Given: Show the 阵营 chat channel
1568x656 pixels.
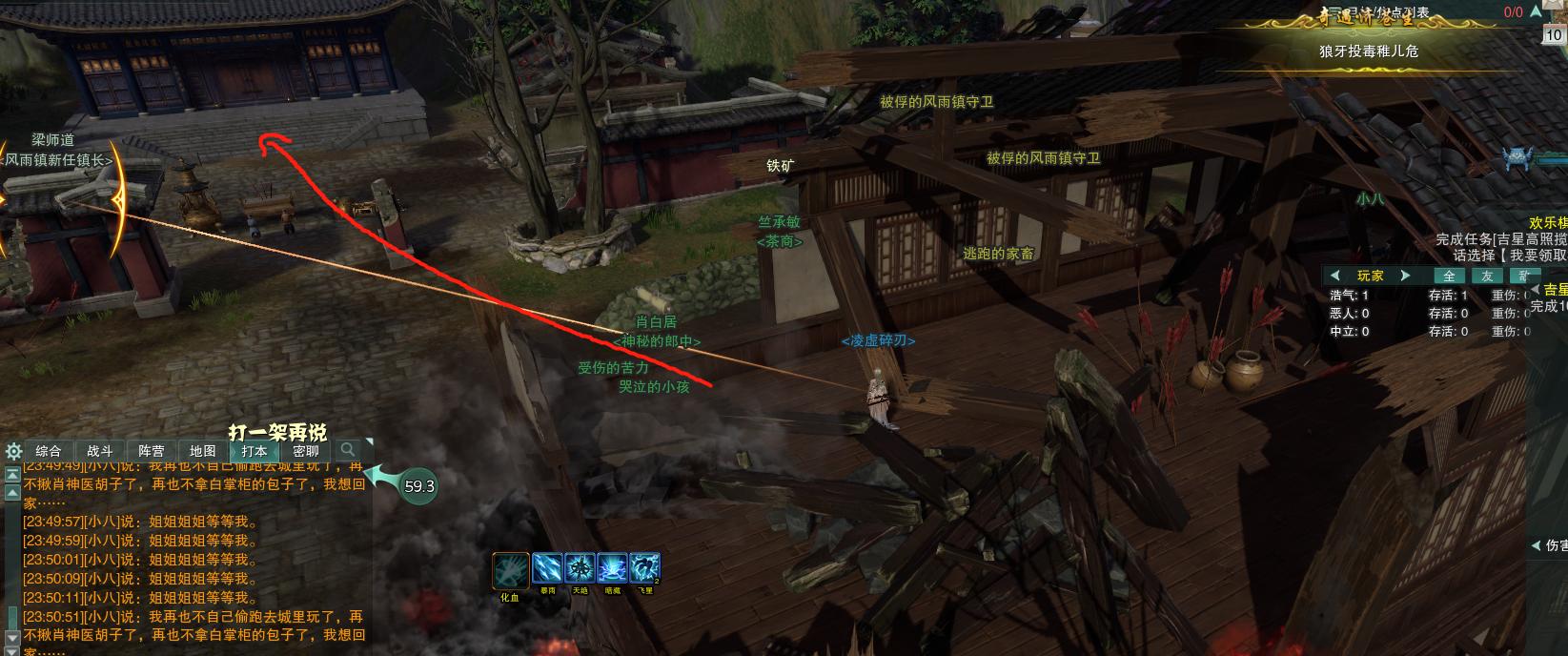Looking at the screenshot, I should [x=152, y=451].
